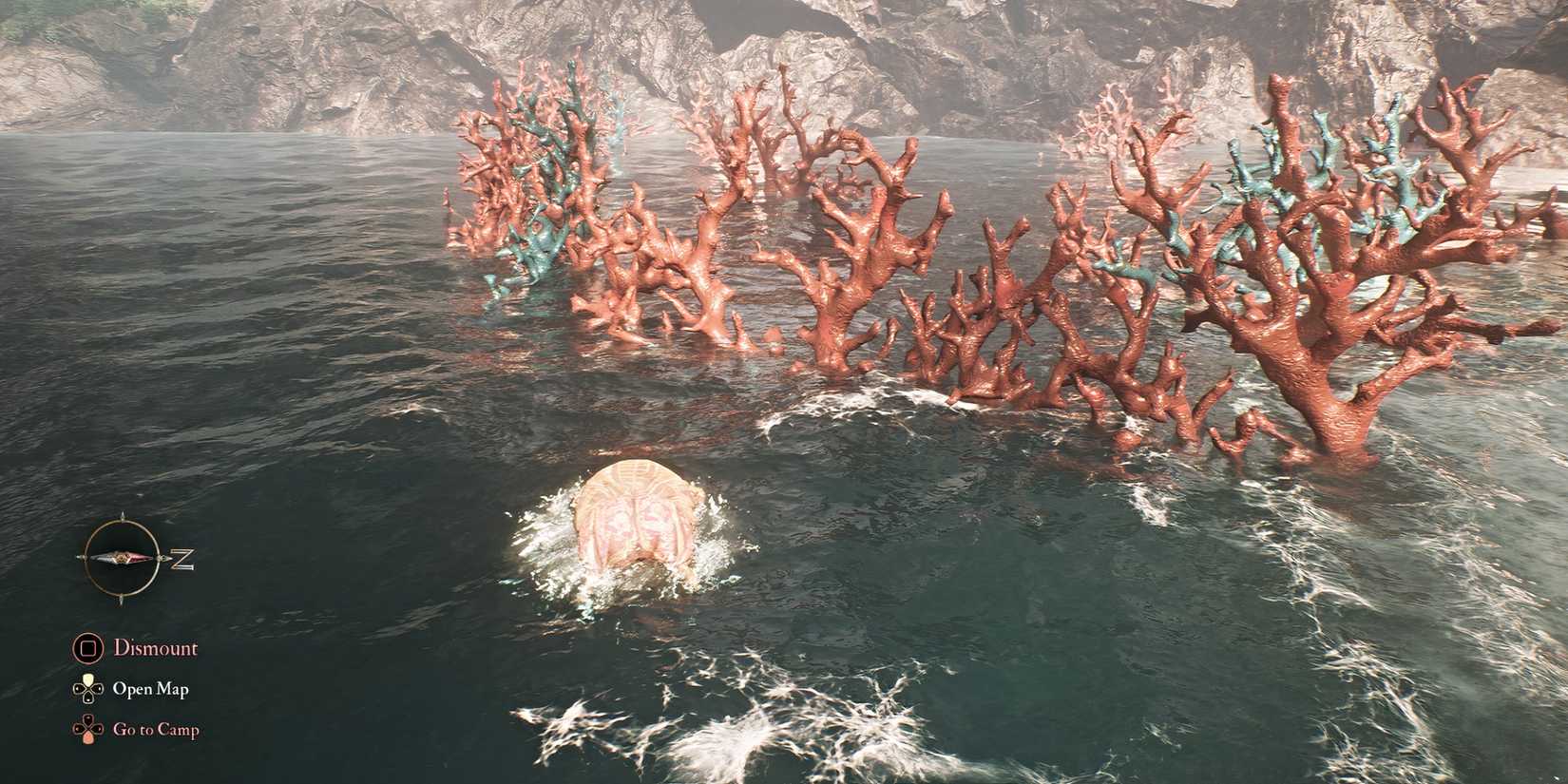Click the Dismount text label
This screenshot has width=1568, height=784.
155,648
